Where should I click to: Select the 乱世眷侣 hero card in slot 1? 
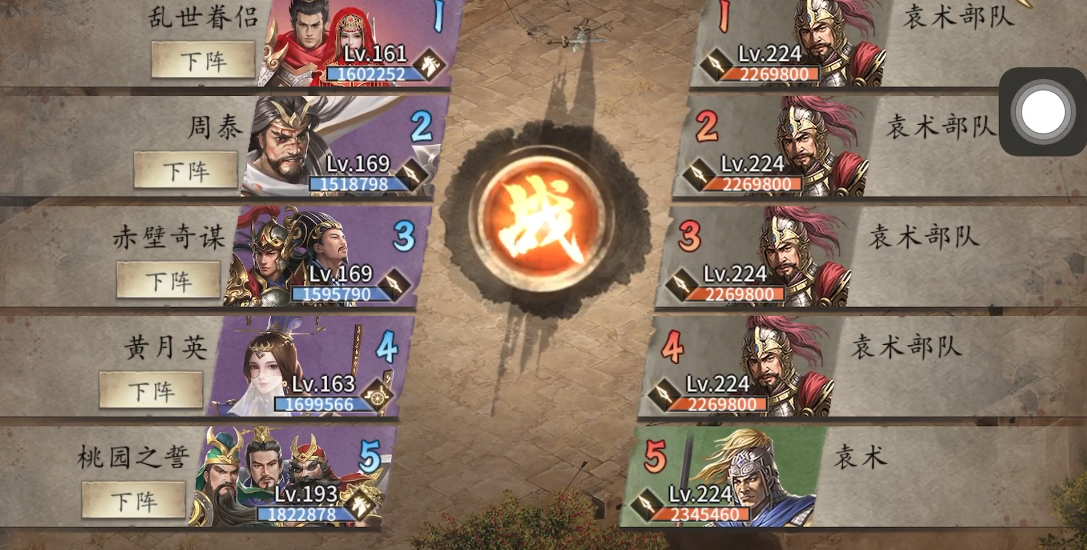point(350,45)
